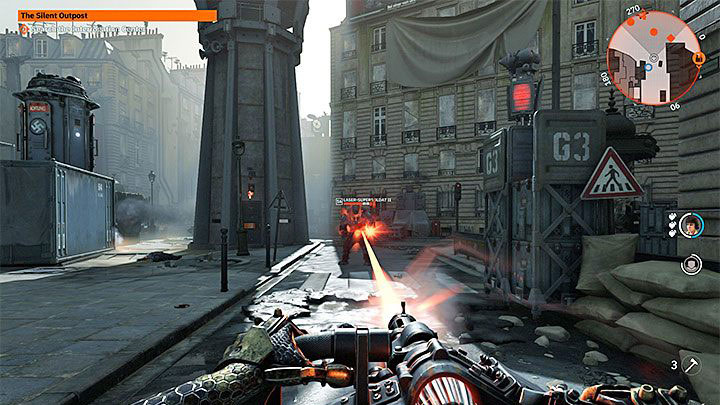Click the orange marker on the minimap's right edge
The image size is (720, 405).
699,58
